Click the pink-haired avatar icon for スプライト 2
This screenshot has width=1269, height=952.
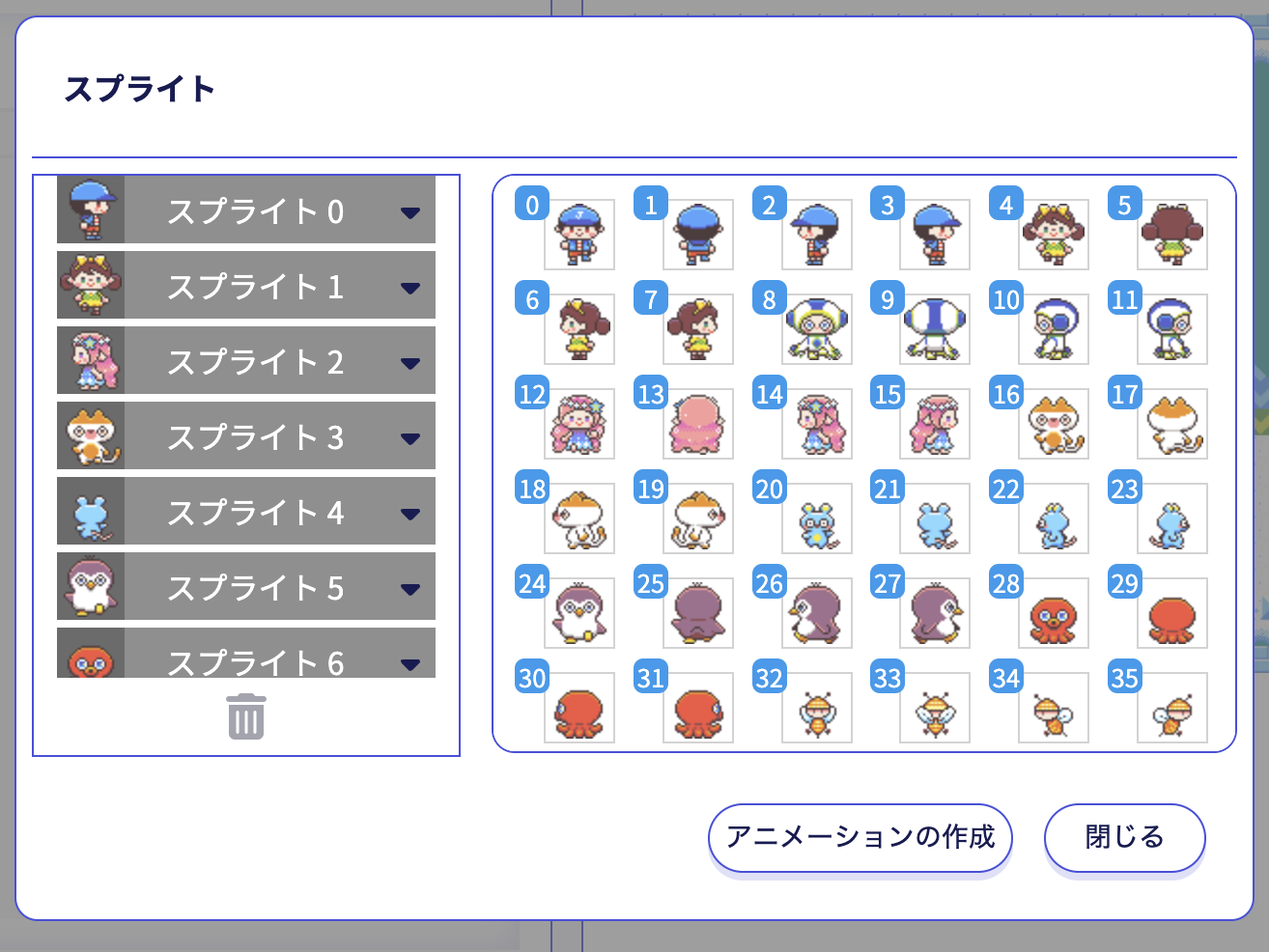89,360
